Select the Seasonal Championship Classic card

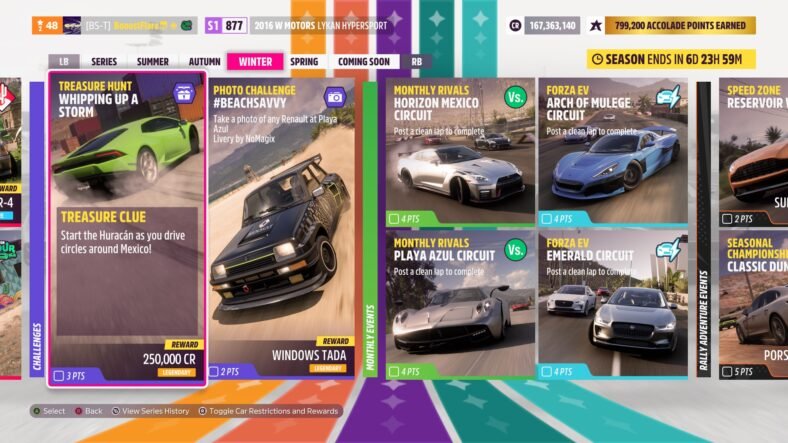point(753,304)
